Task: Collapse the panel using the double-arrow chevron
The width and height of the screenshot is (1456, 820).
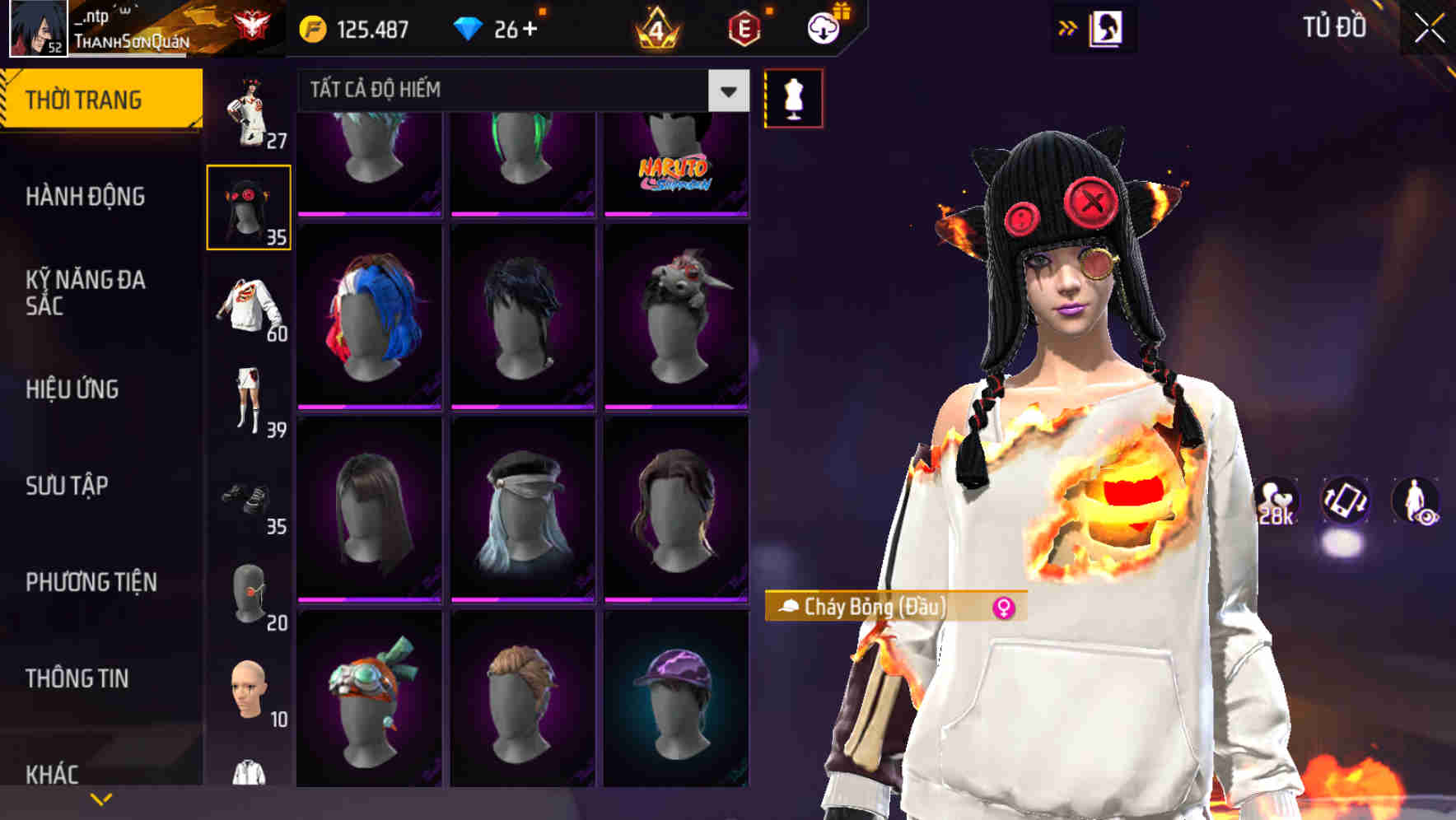Action: pos(1068,26)
